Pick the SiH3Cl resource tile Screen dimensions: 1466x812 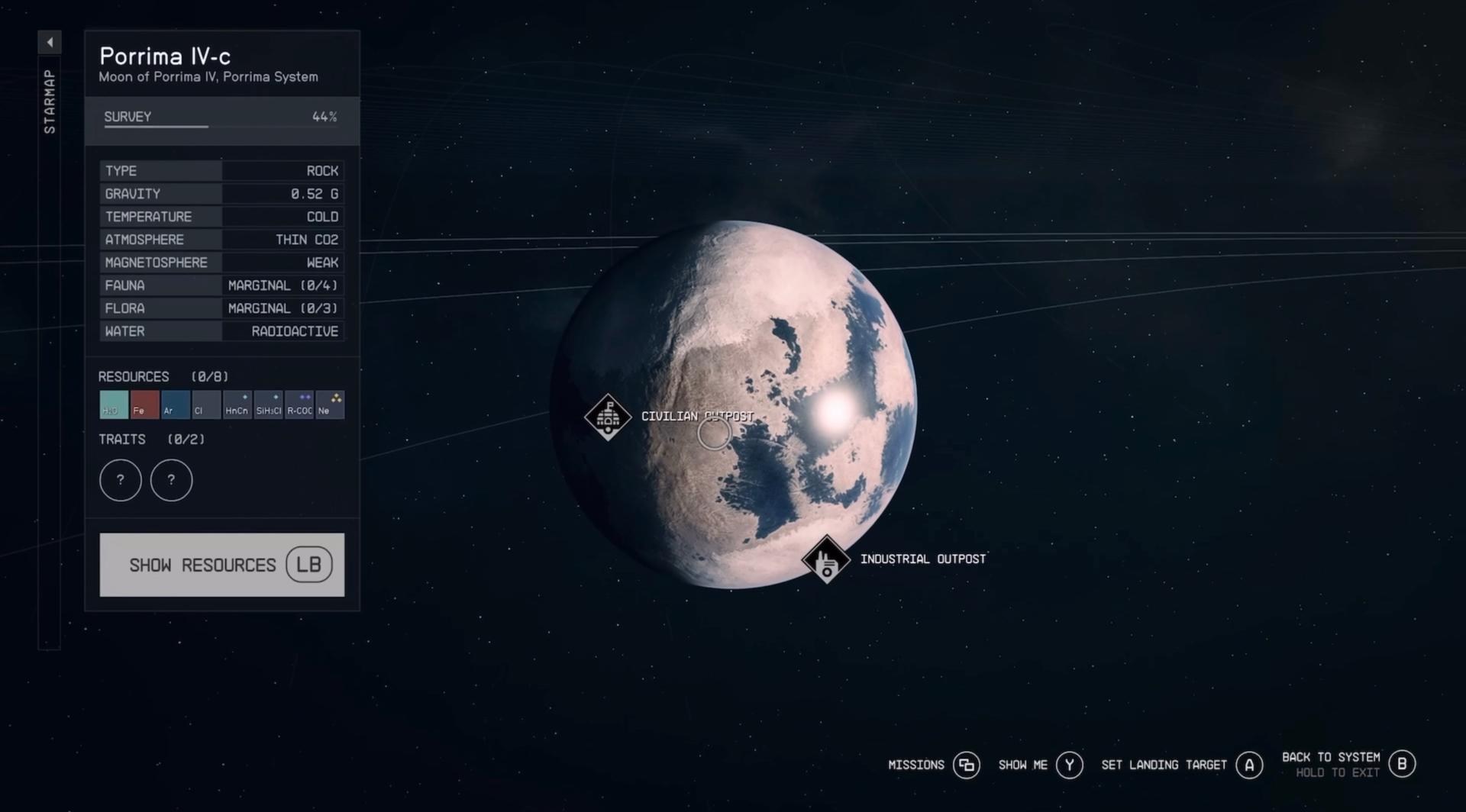(x=268, y=404)
